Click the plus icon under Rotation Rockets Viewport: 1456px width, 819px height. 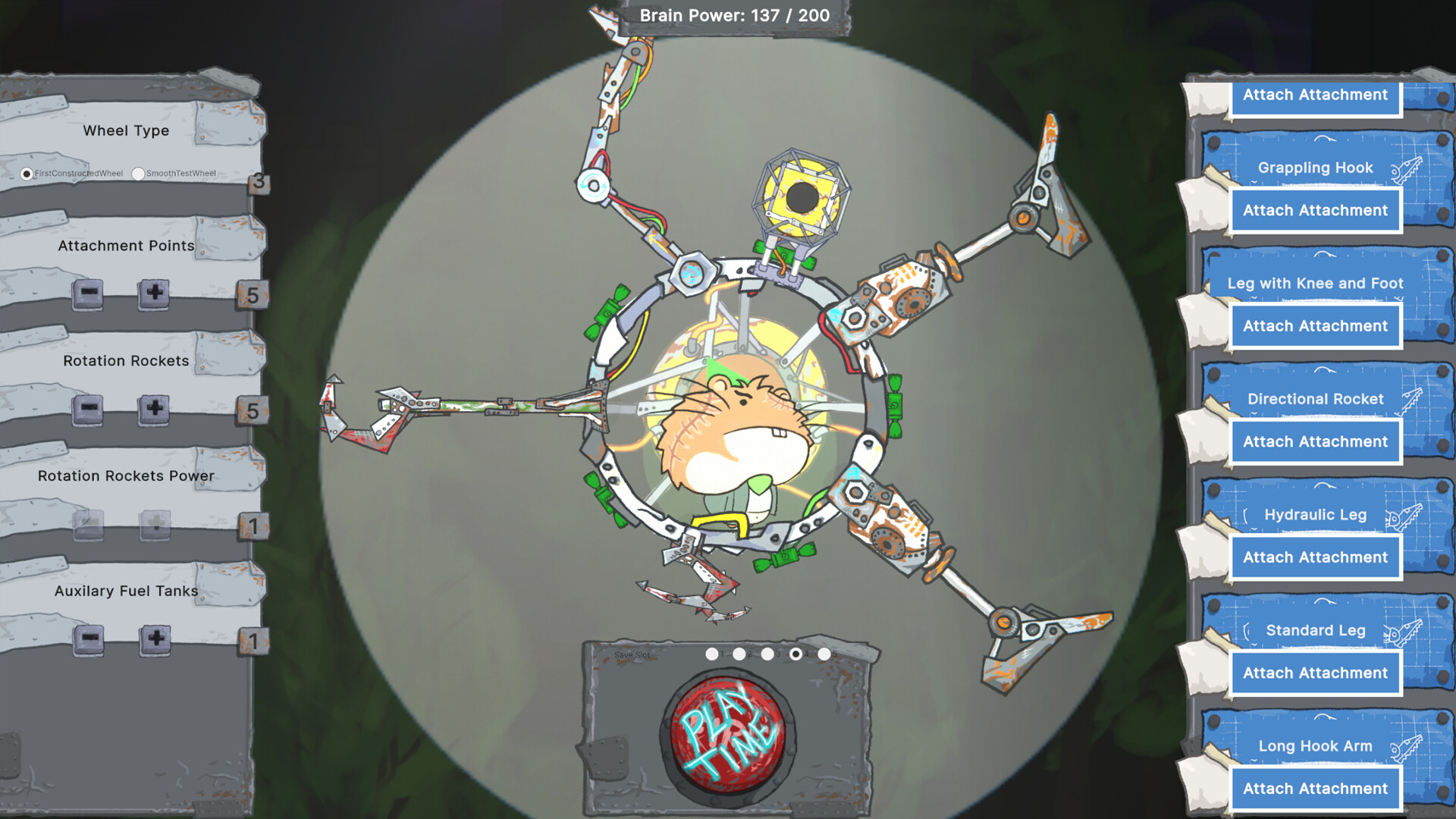(x=154, y=409)
